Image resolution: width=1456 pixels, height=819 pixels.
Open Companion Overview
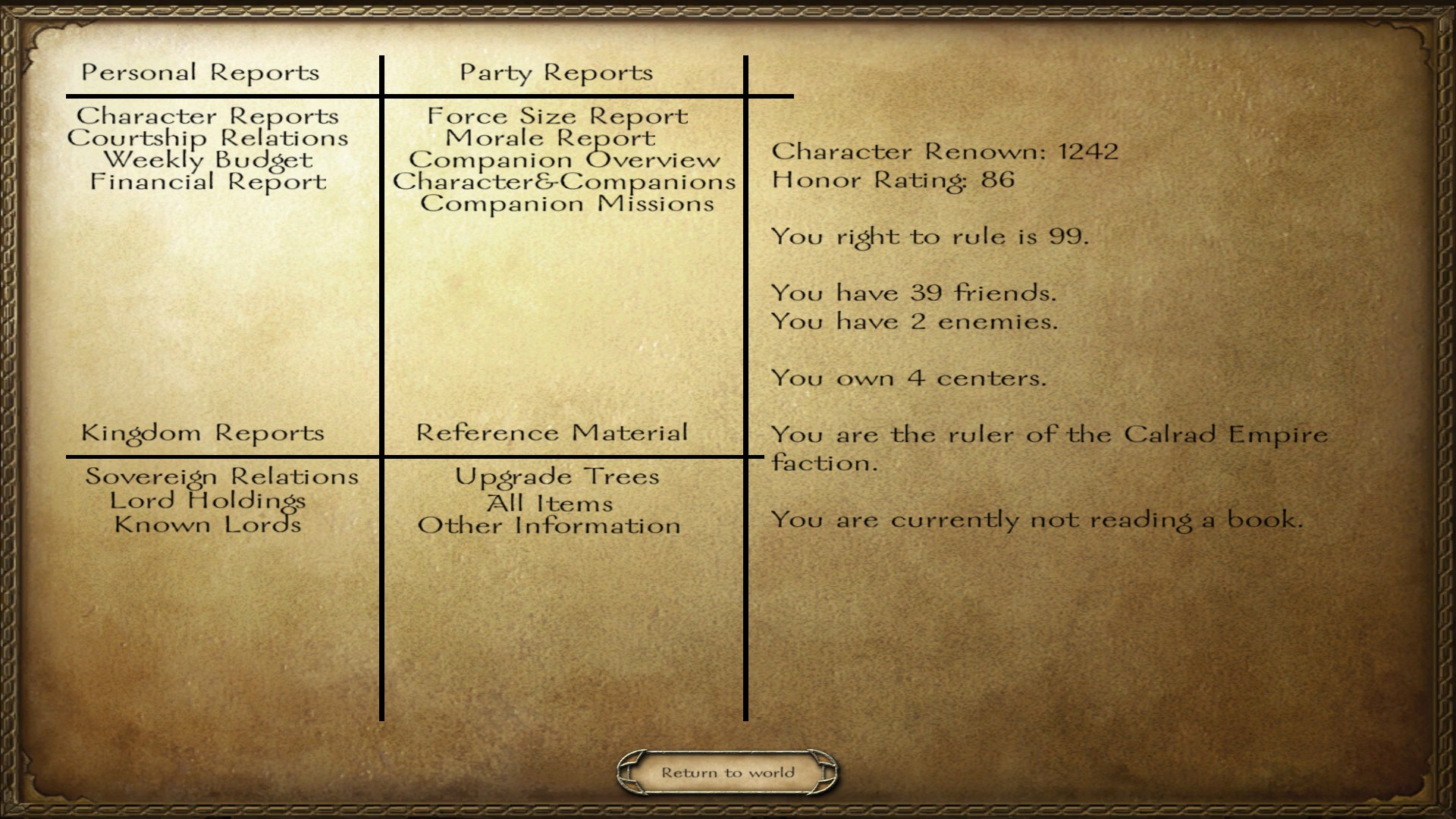[564, 160]
